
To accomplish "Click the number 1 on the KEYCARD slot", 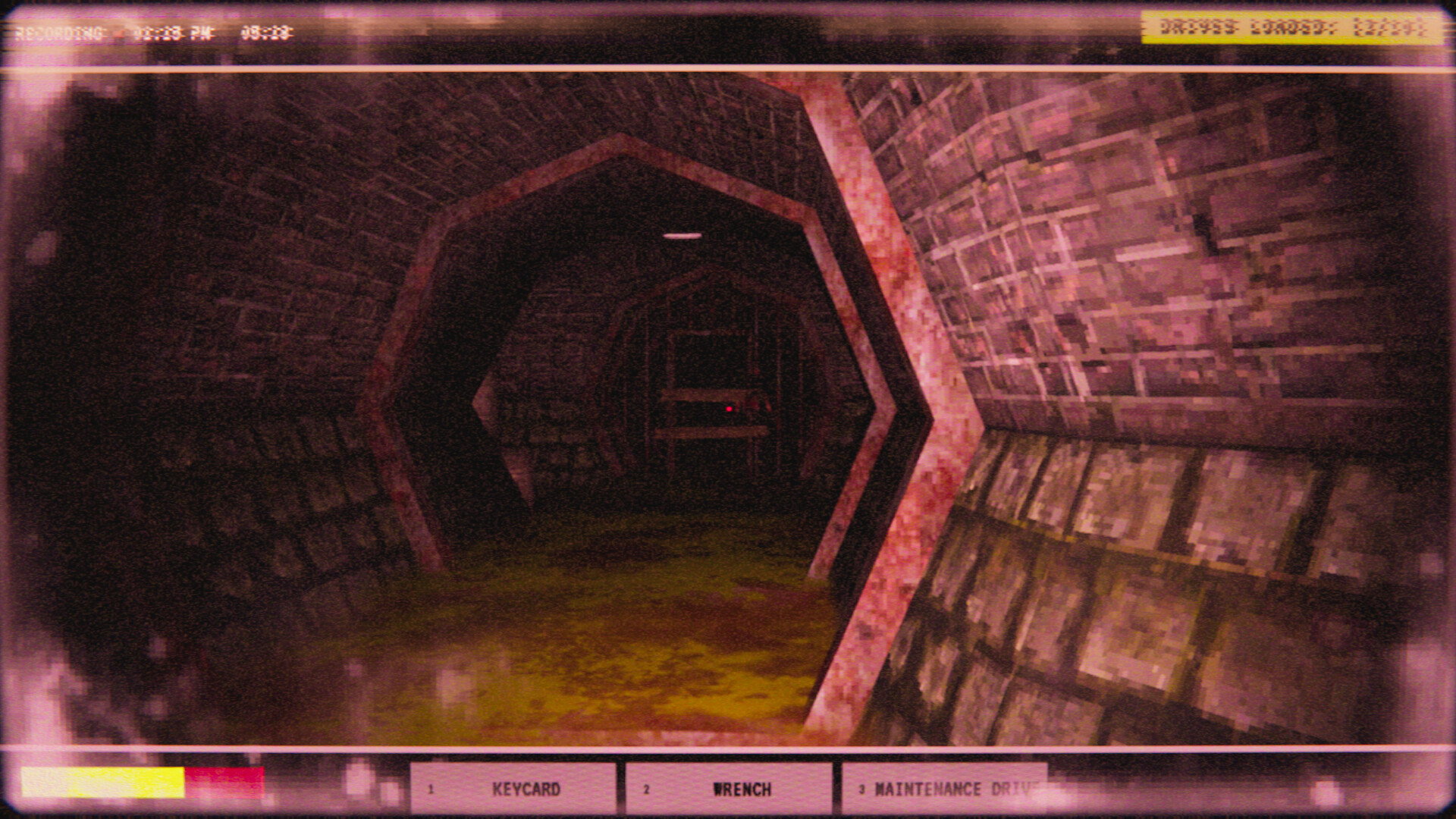I will [x=431, y=790].
